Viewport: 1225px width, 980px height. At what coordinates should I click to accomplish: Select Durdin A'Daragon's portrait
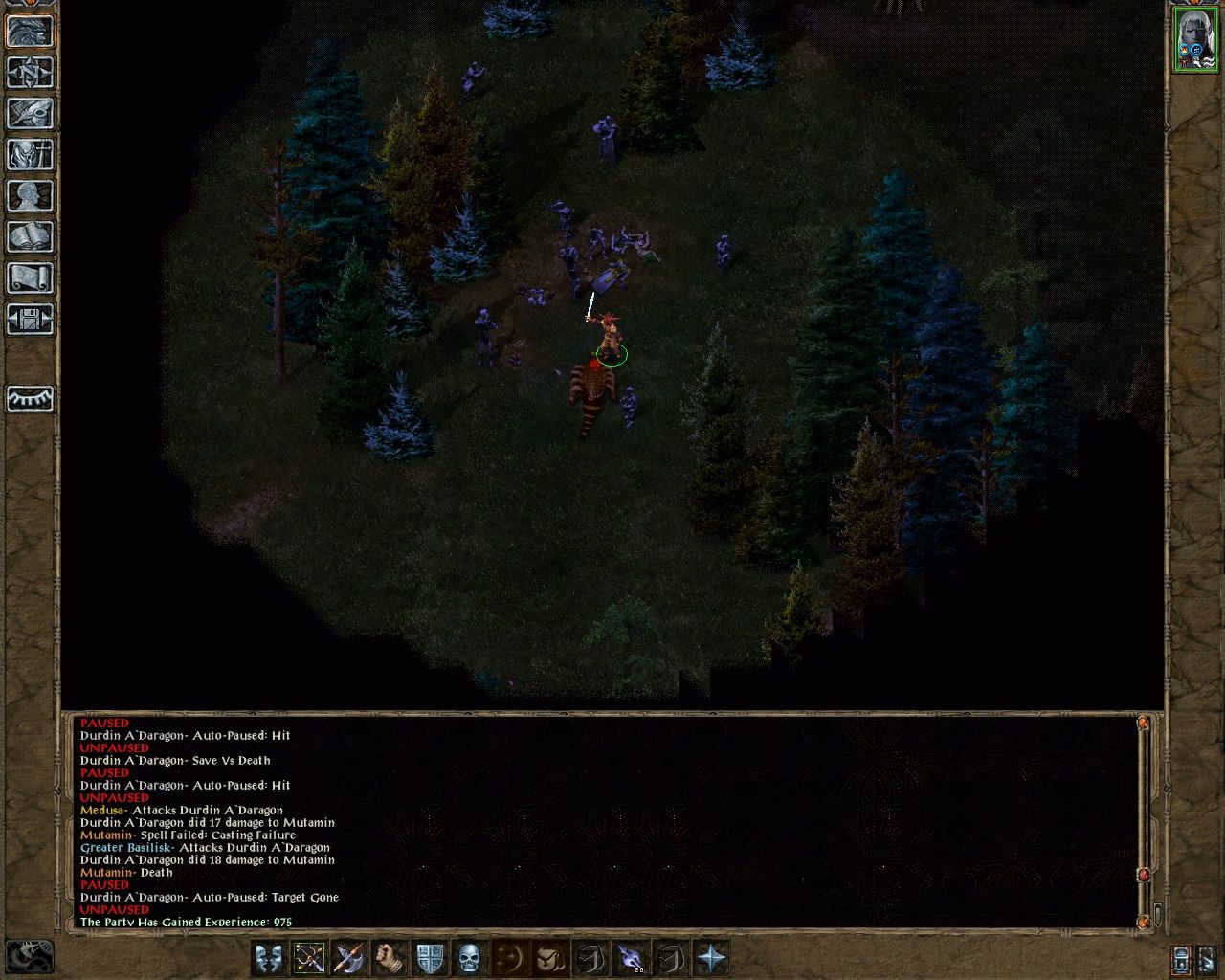pos(1195,39)
